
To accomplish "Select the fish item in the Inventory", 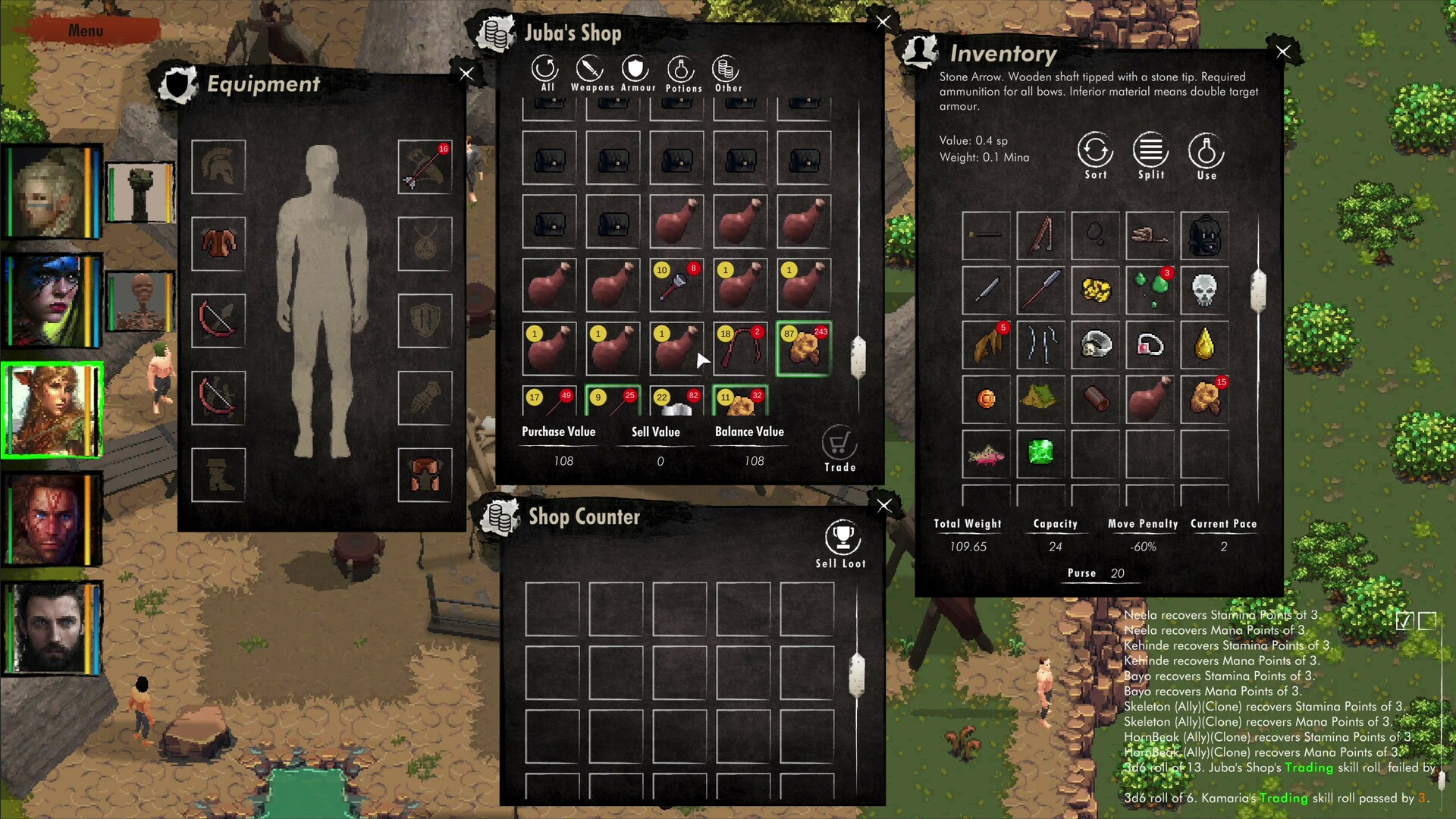I will tap(985, 455).
